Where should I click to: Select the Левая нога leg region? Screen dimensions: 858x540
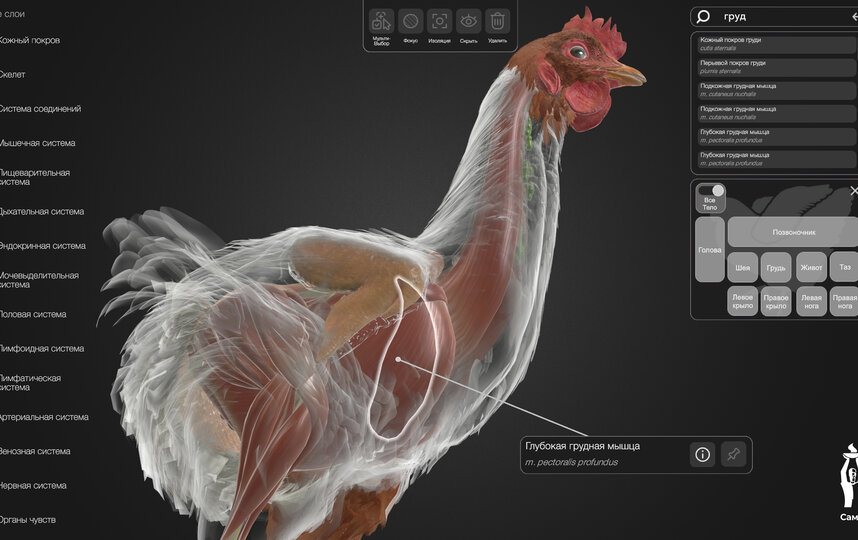tap(810, 301)
